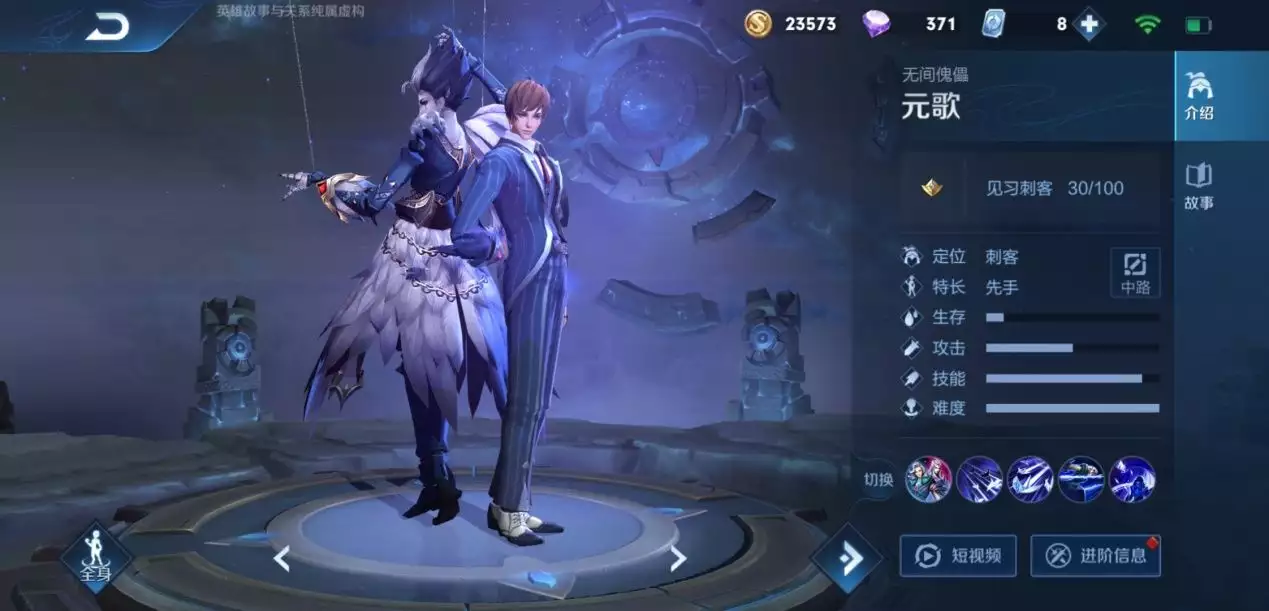
Task: Select the last skill icon with the blue hooded figure
Action: coord(1132,479)
